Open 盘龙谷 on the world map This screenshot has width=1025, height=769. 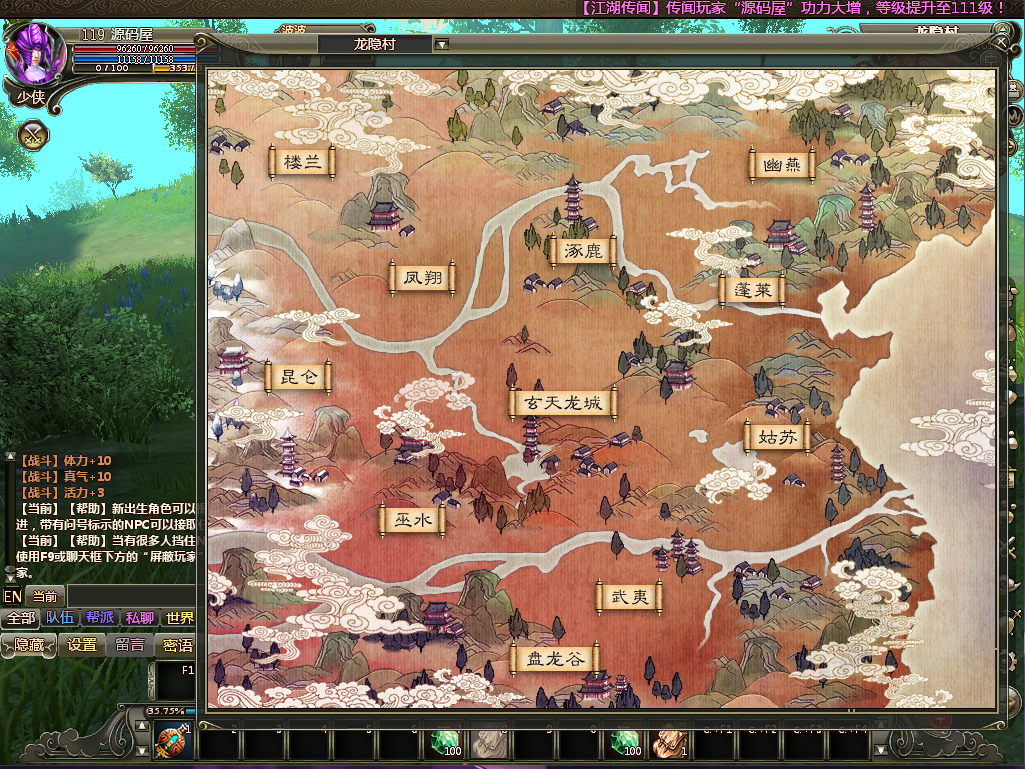tap(554, 660)
